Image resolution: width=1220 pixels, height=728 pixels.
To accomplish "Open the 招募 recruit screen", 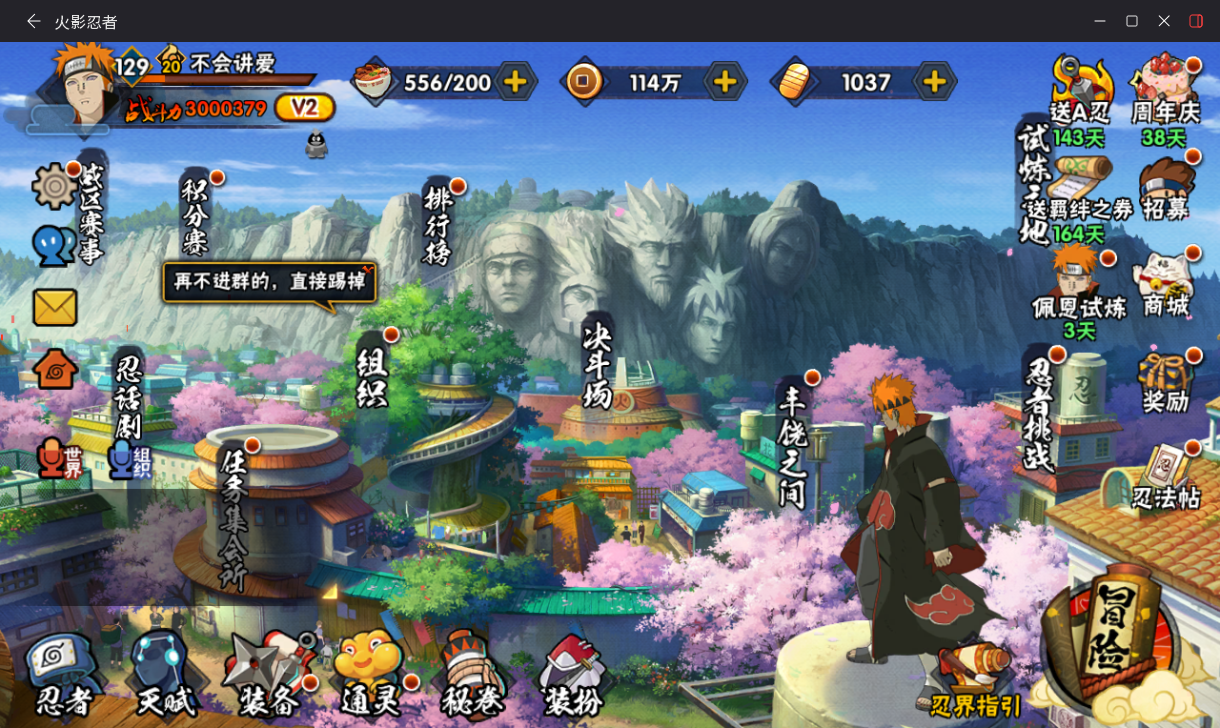I will pyautogui.click(x=1166, y=190).
